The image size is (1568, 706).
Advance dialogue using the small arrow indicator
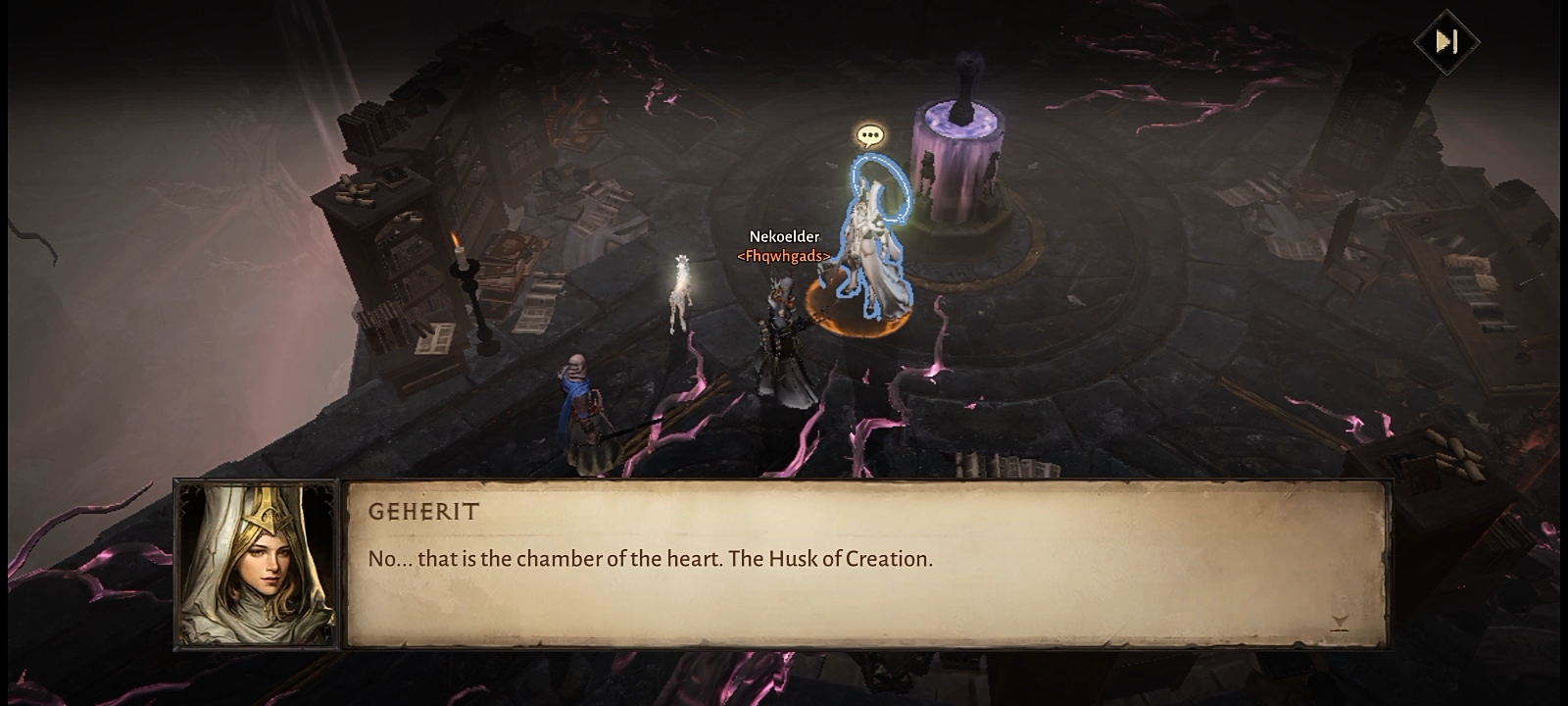pyautogui.click(x=1340, y=622)
